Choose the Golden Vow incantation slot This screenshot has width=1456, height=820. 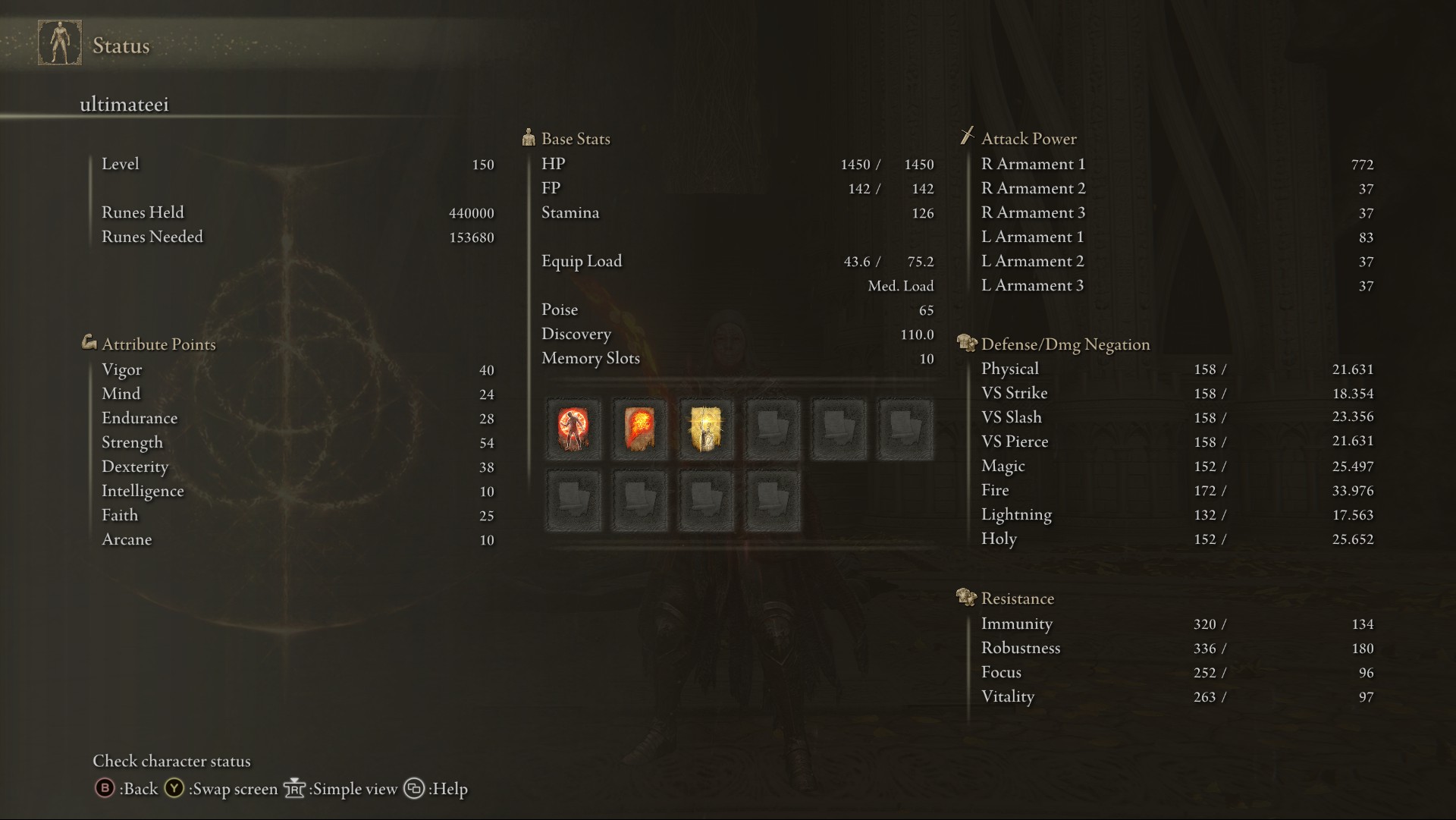(x=706, y=429)
